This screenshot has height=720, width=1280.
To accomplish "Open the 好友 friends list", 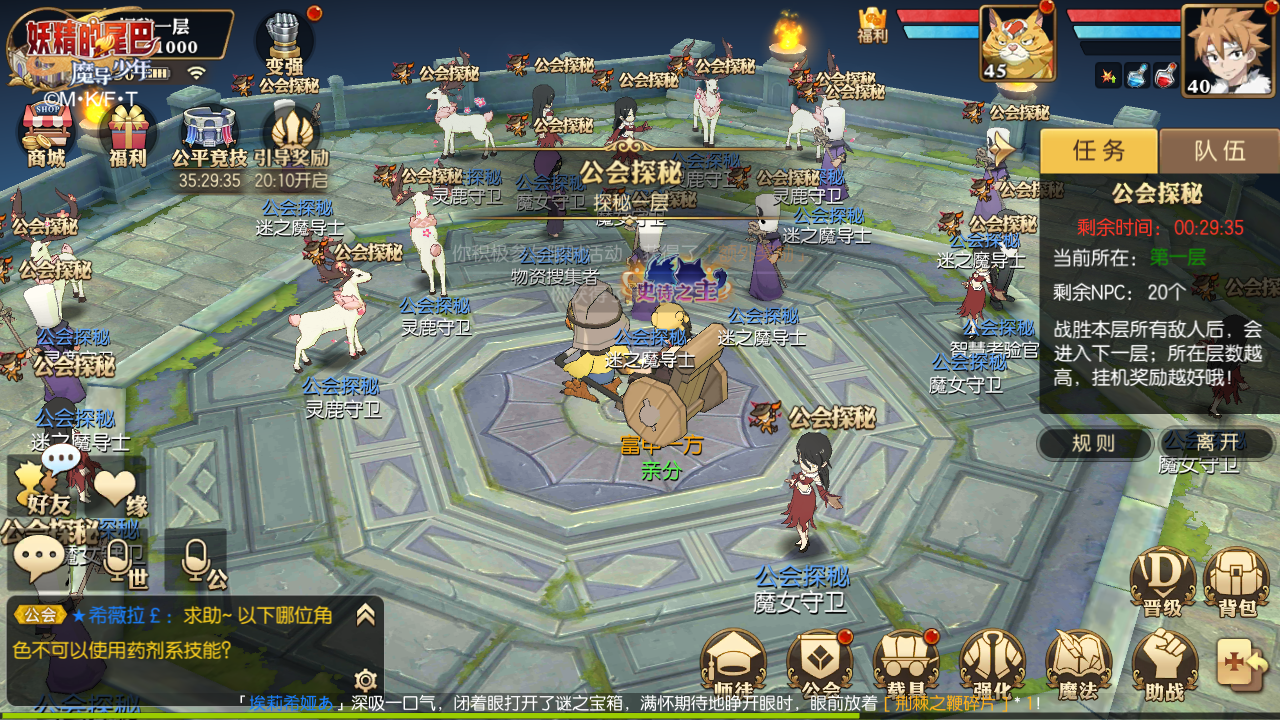I will pos(46,487).
